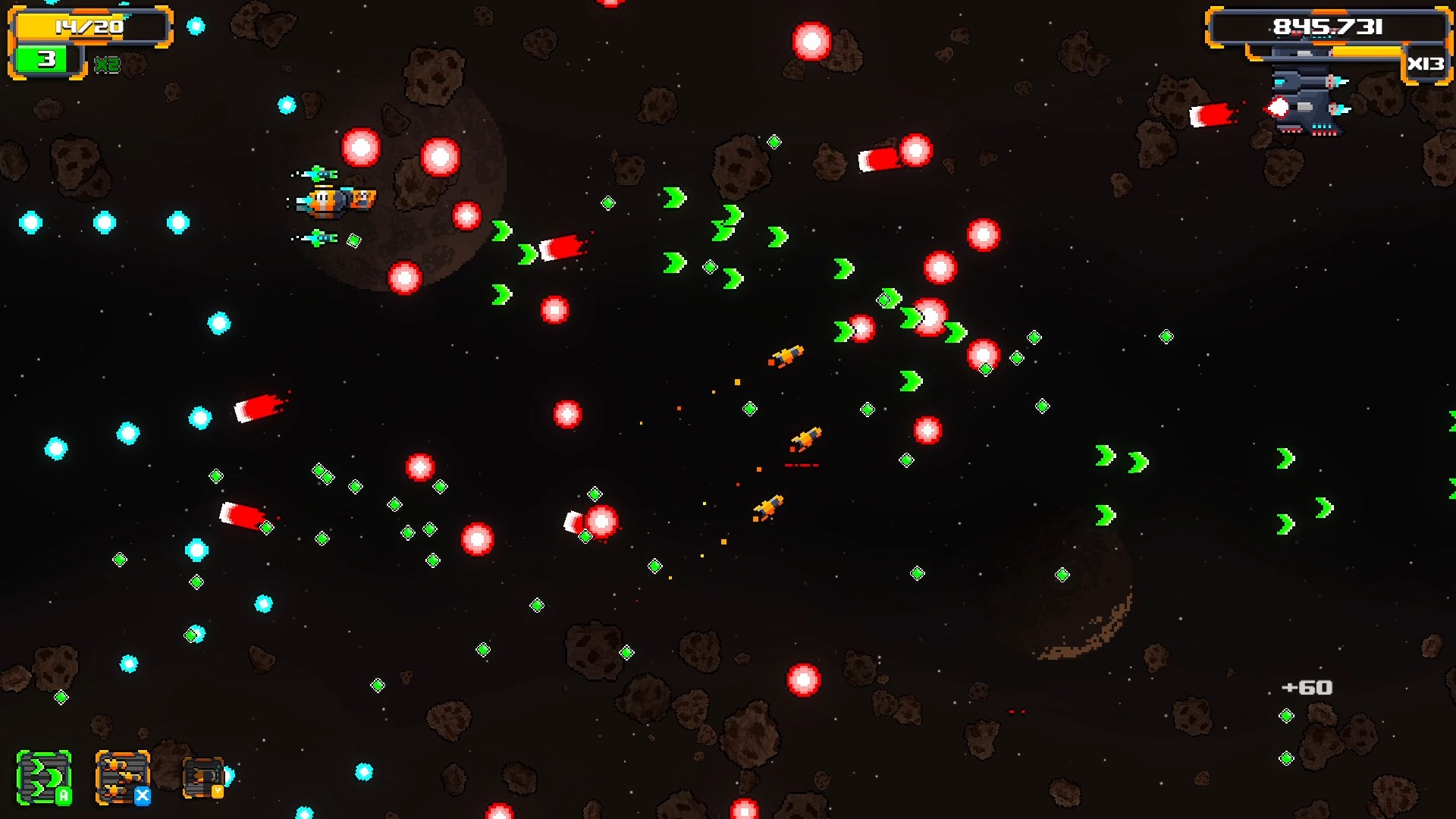
Task: Click the A button badge on green powerup
Action: click(x=64, y=795)
